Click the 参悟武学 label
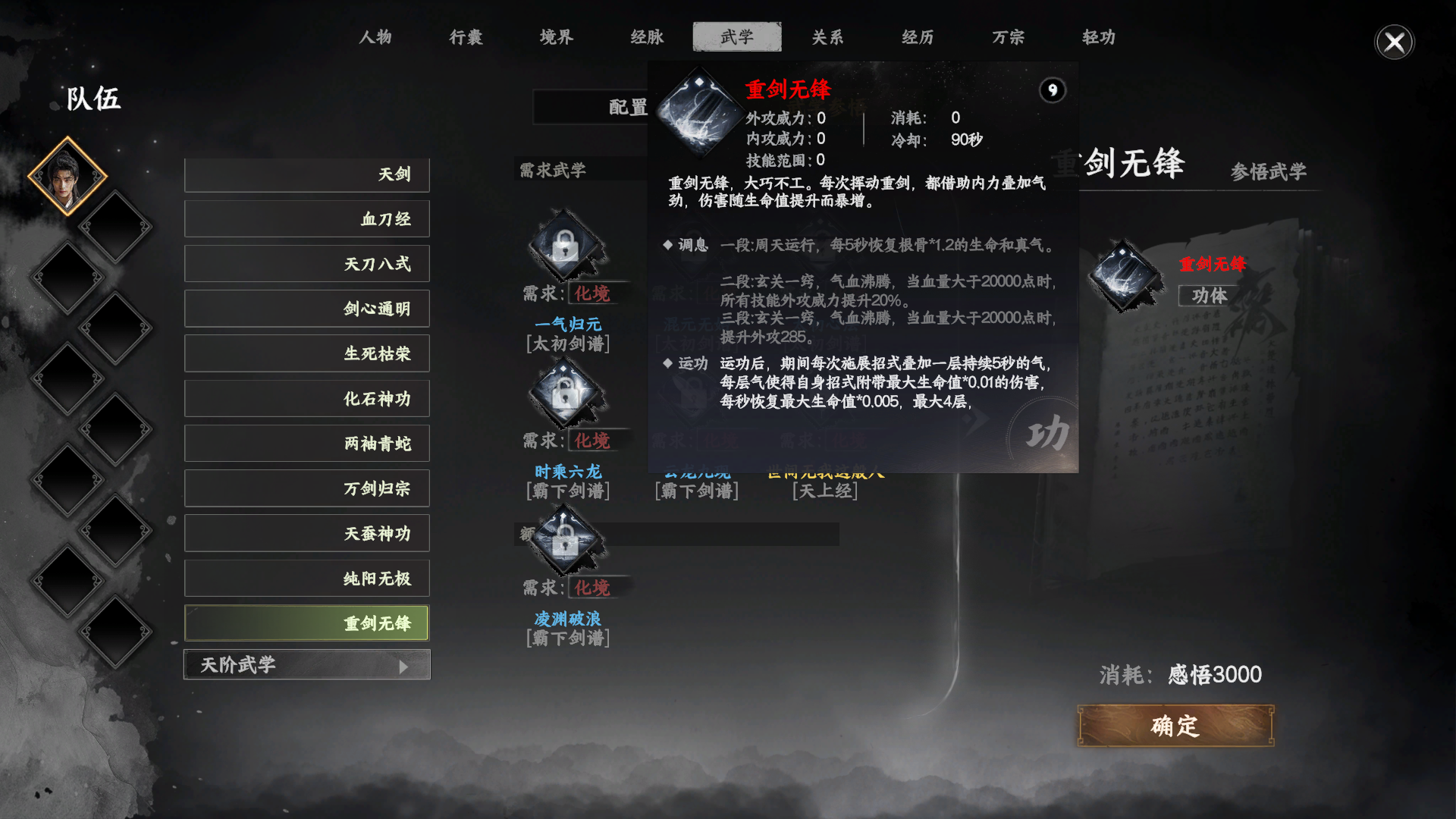Image resolution: width=1456 pixels, height=819 pixels. [1270, 171]
